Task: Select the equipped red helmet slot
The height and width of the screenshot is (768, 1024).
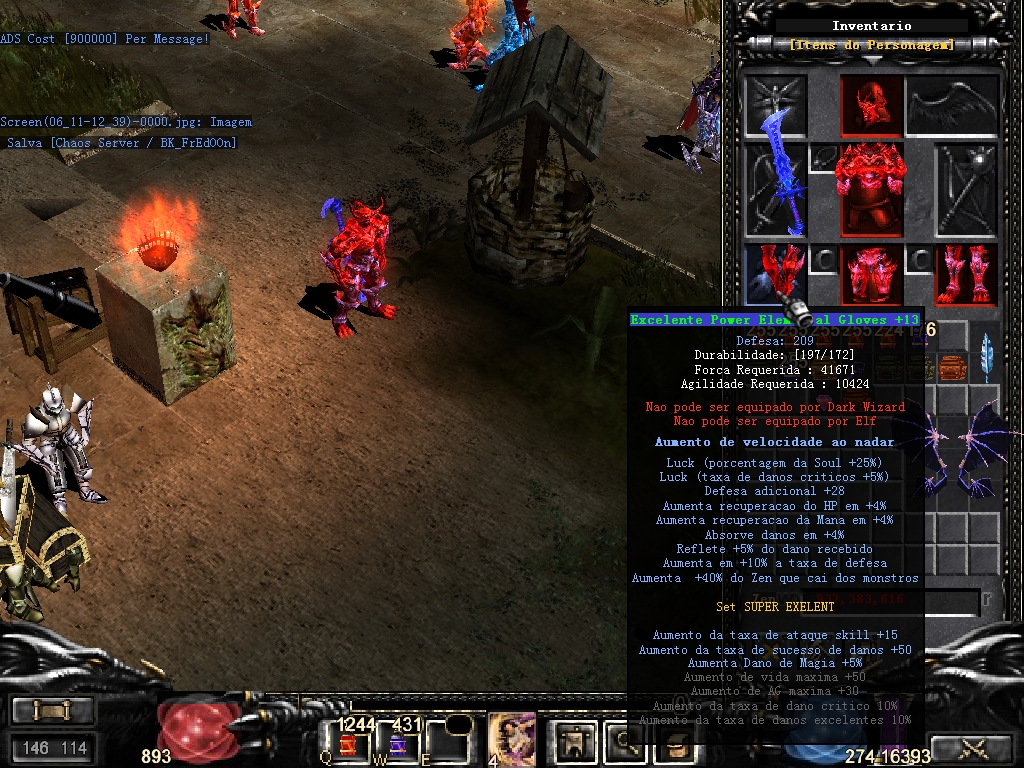Action: pos(869,104)
